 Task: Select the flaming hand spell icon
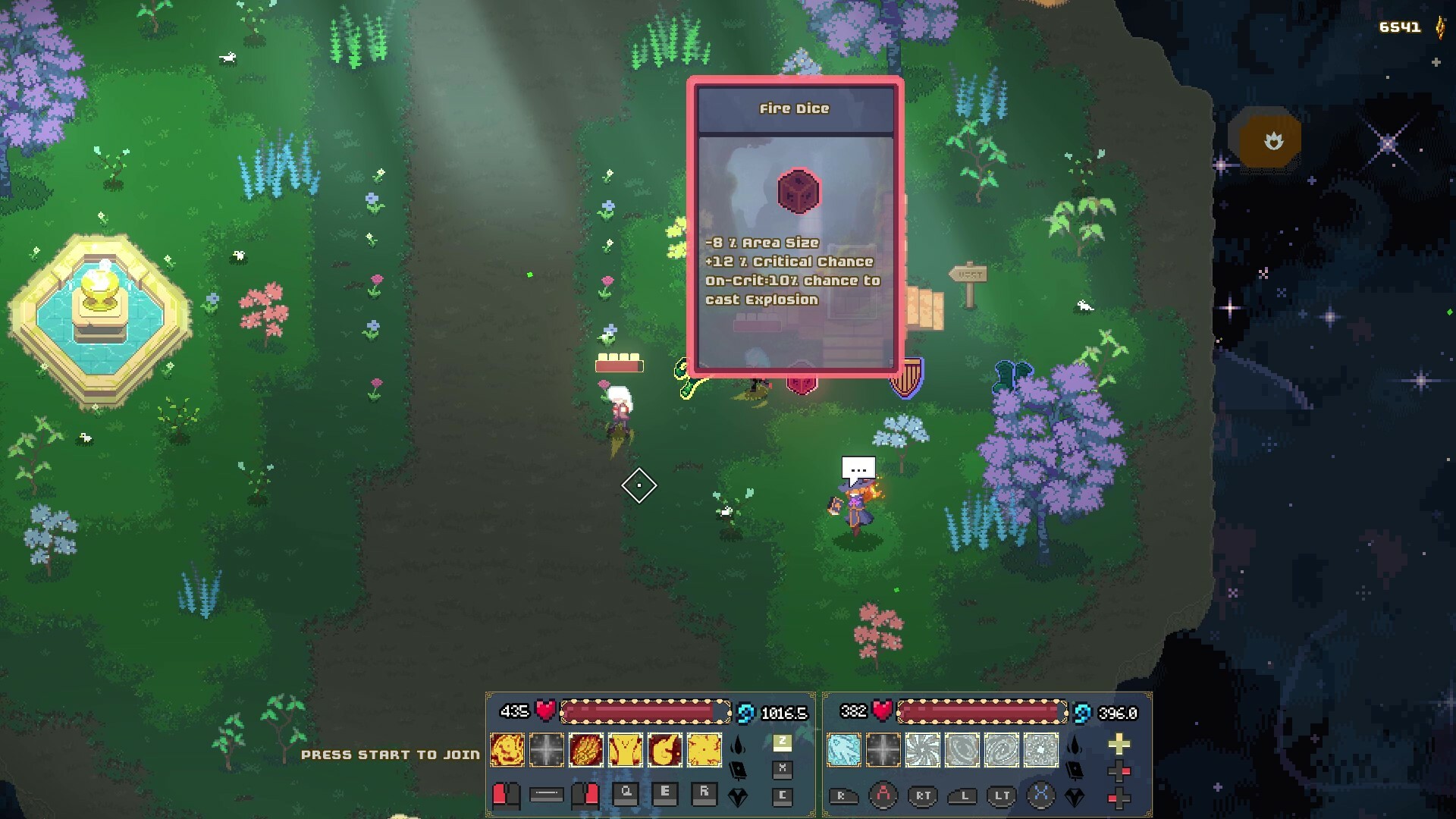(587, 749)
